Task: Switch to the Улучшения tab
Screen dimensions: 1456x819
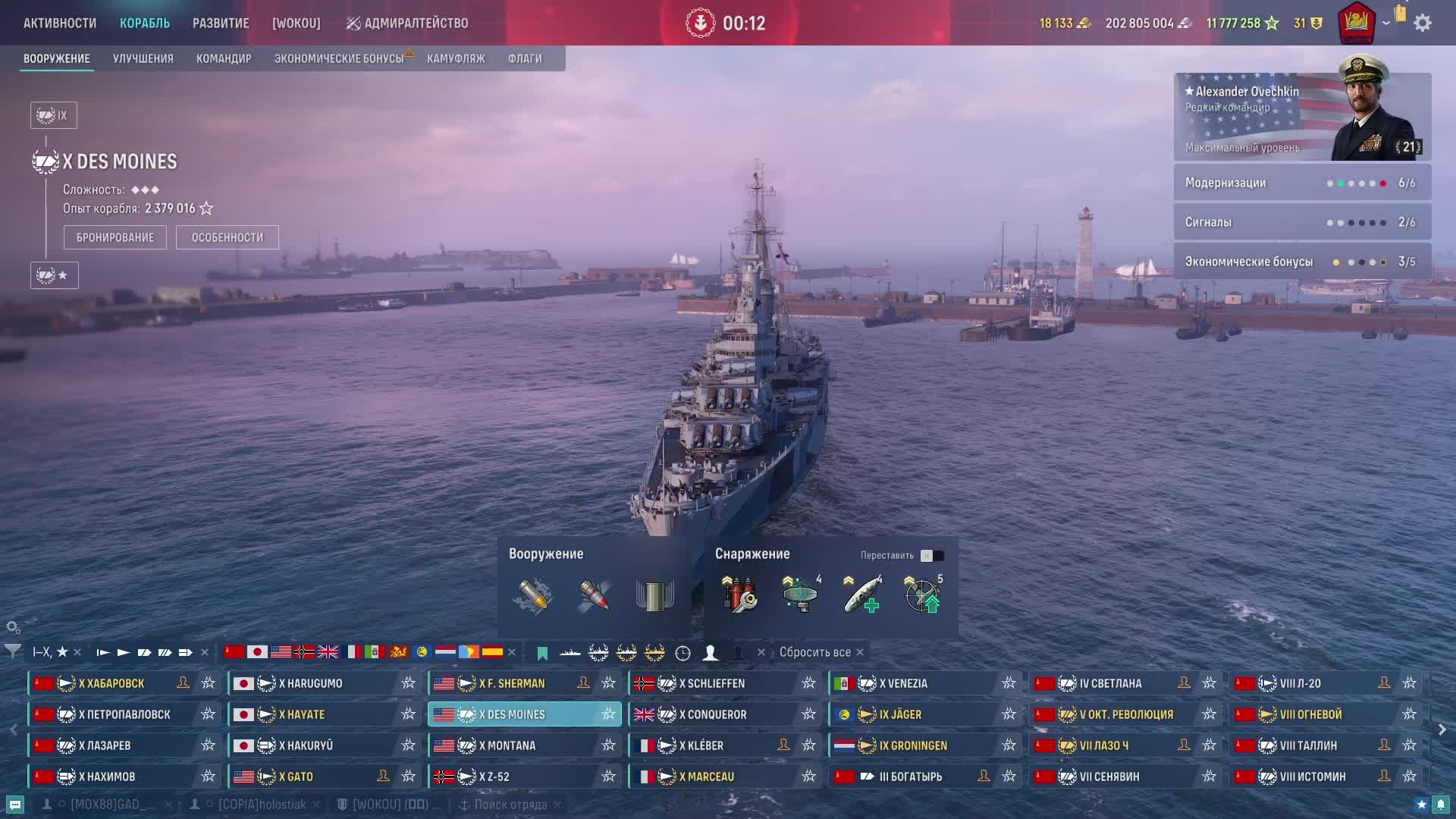Action: click(x=143, y=58)
